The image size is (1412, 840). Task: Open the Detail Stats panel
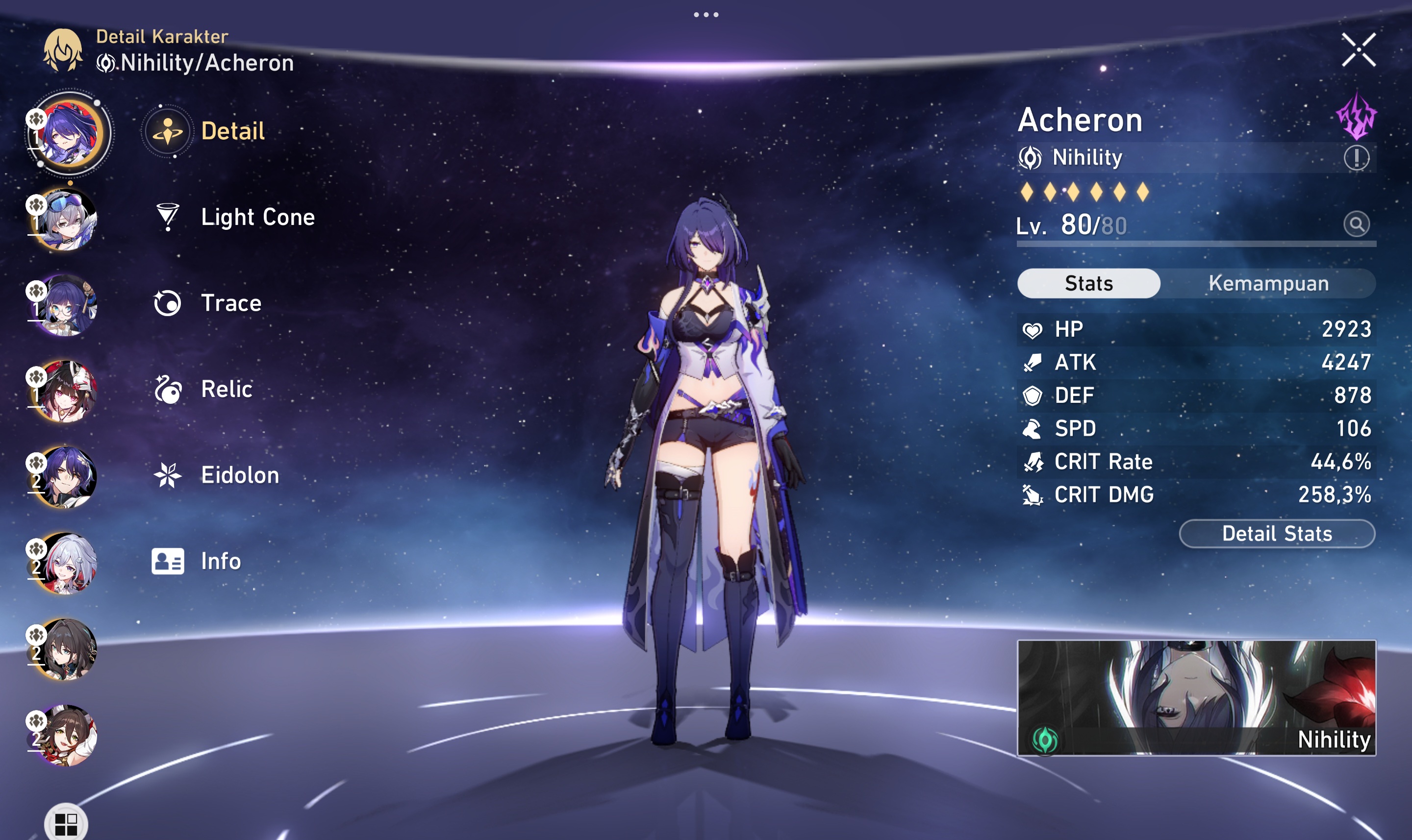click(1277, 534)
